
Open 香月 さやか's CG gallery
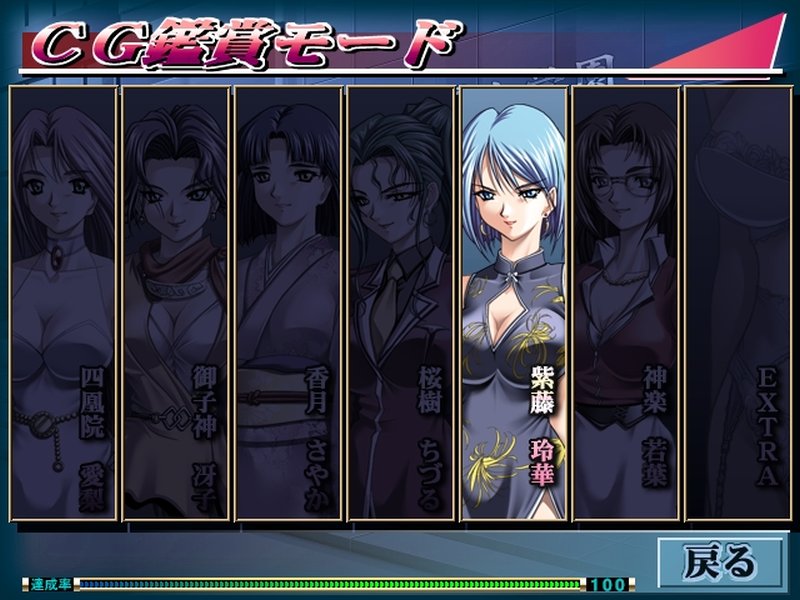(288, 303)
